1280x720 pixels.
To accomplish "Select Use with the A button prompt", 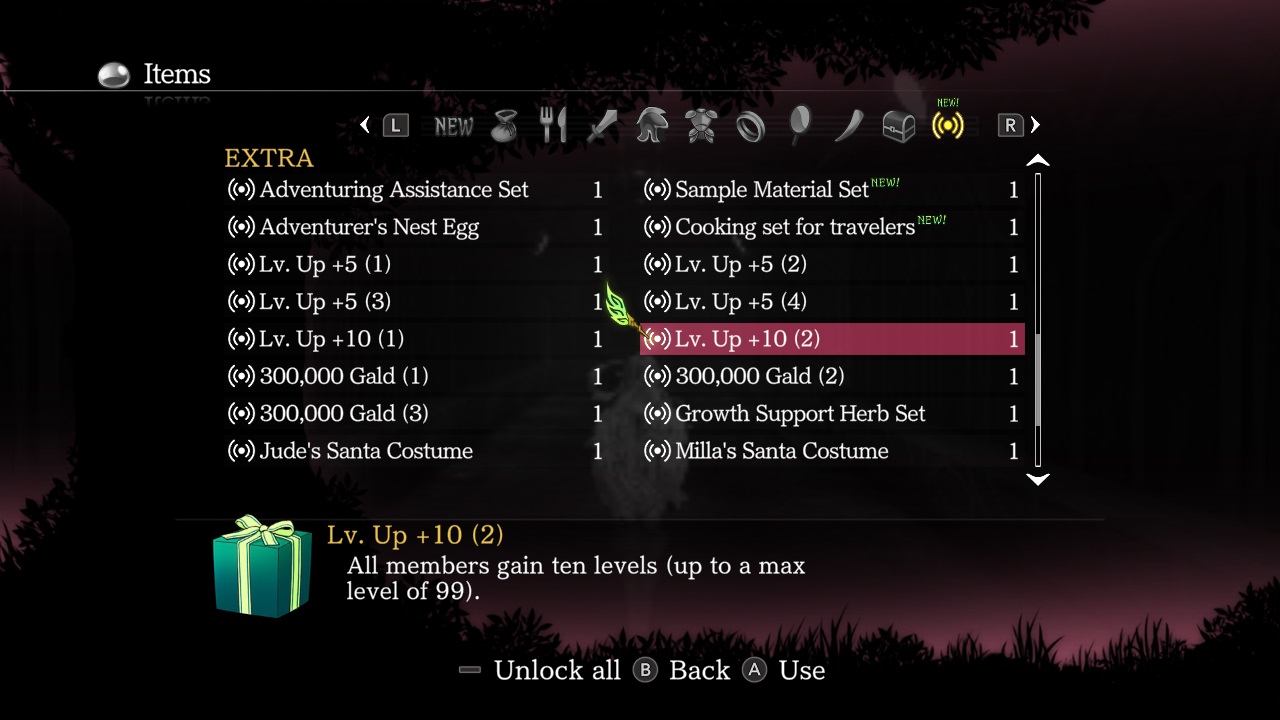I will [x=801, y=670].
